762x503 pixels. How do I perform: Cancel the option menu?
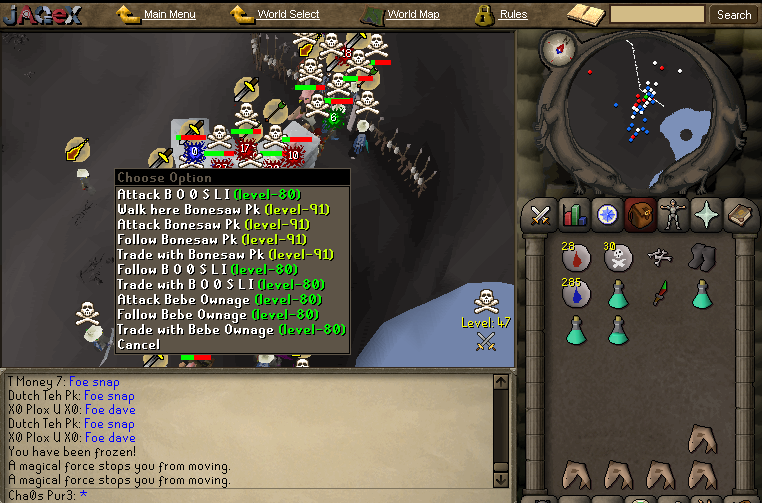click(x=138, y=344)
